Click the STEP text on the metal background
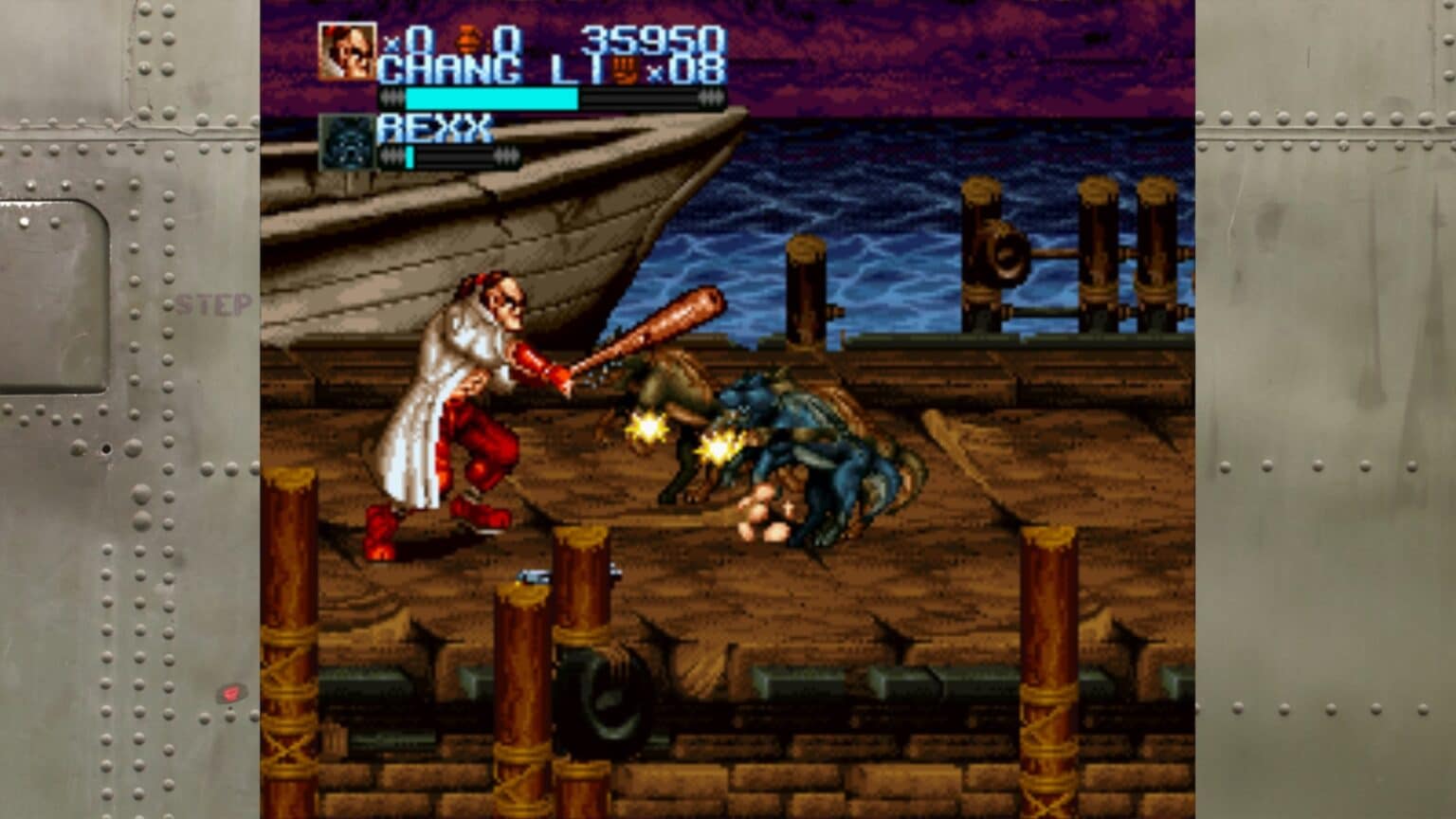 213,304
